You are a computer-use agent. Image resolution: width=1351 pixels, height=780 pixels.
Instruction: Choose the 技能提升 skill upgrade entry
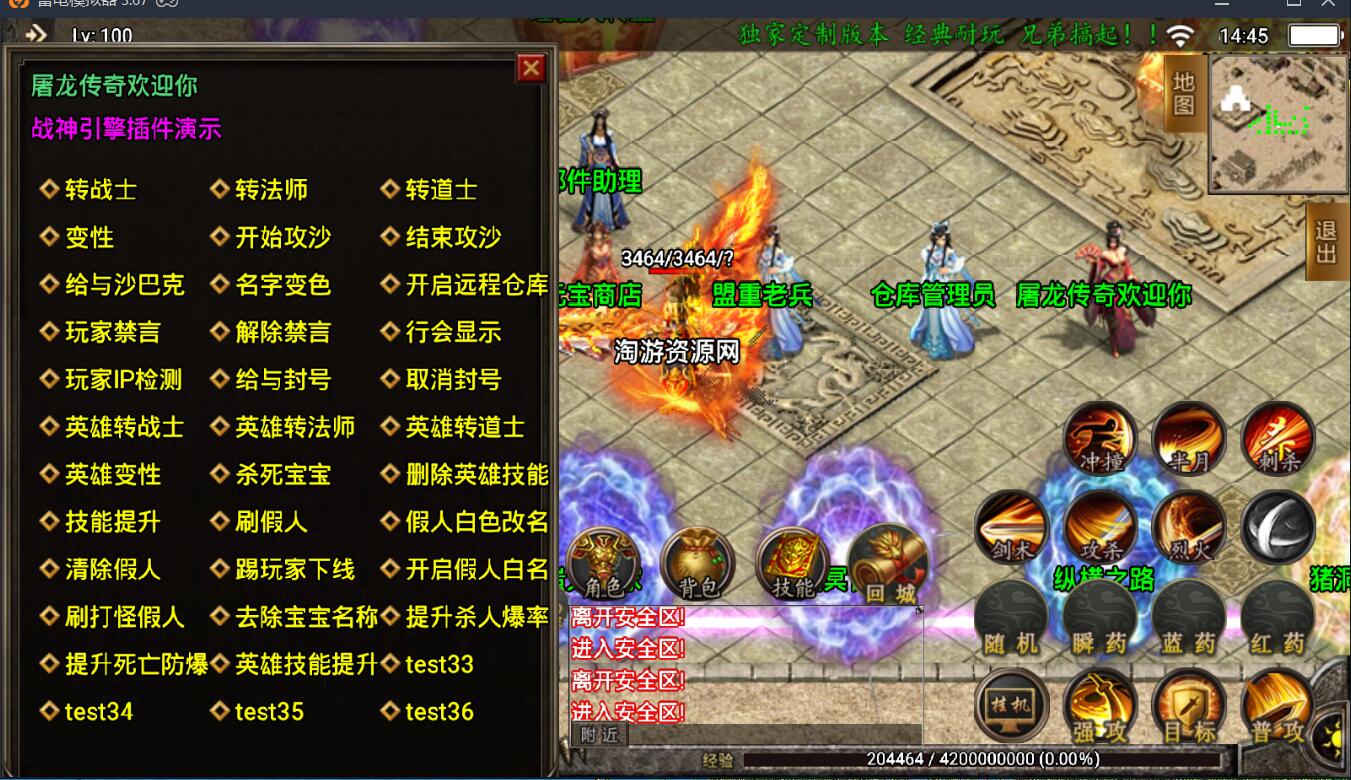[x=112, y=522]
